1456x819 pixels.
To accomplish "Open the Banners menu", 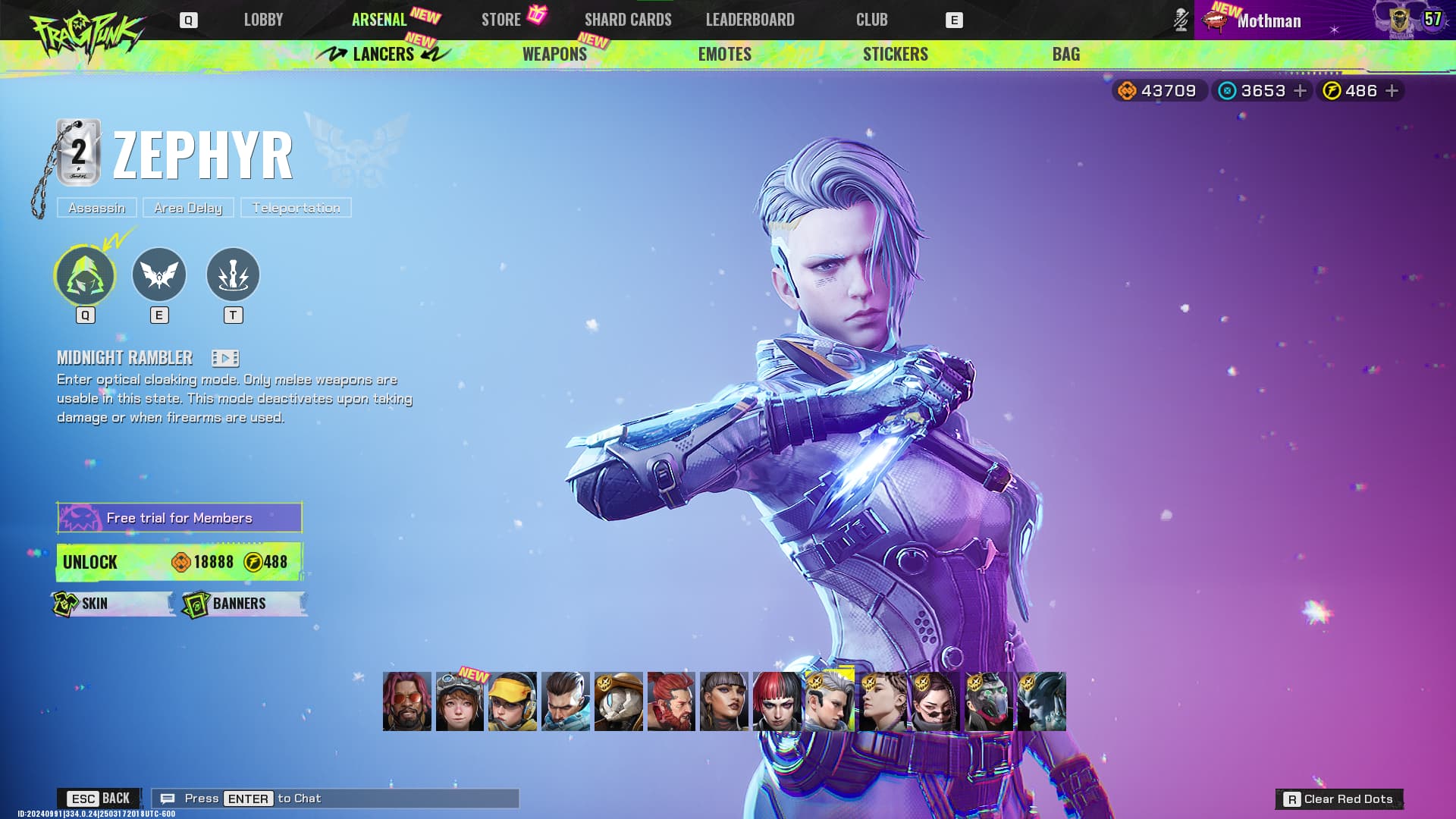I will click(243, 604).
